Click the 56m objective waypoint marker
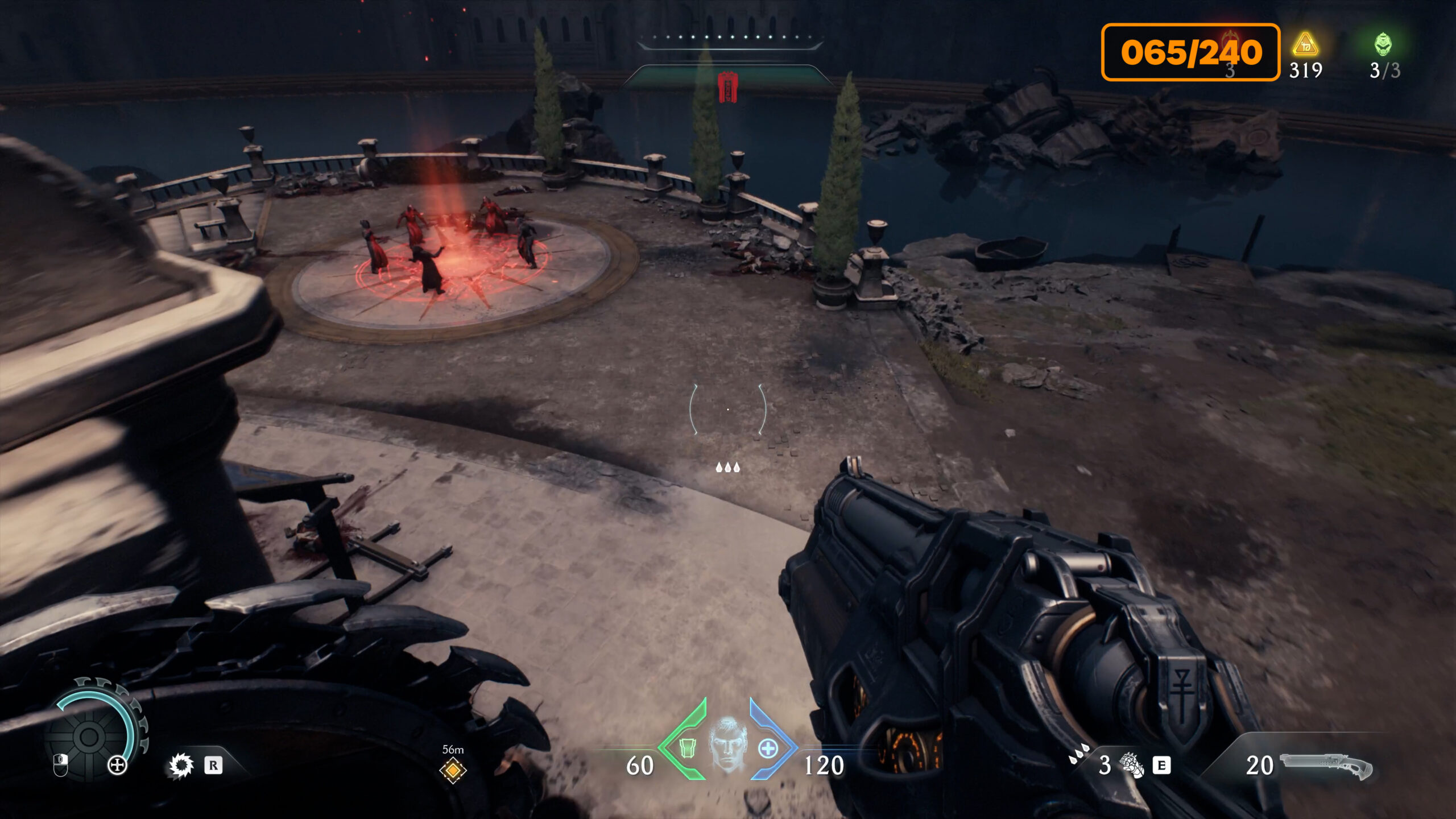Image resolution: width=1456 pixels, height=819 pixels. [453, 771]
